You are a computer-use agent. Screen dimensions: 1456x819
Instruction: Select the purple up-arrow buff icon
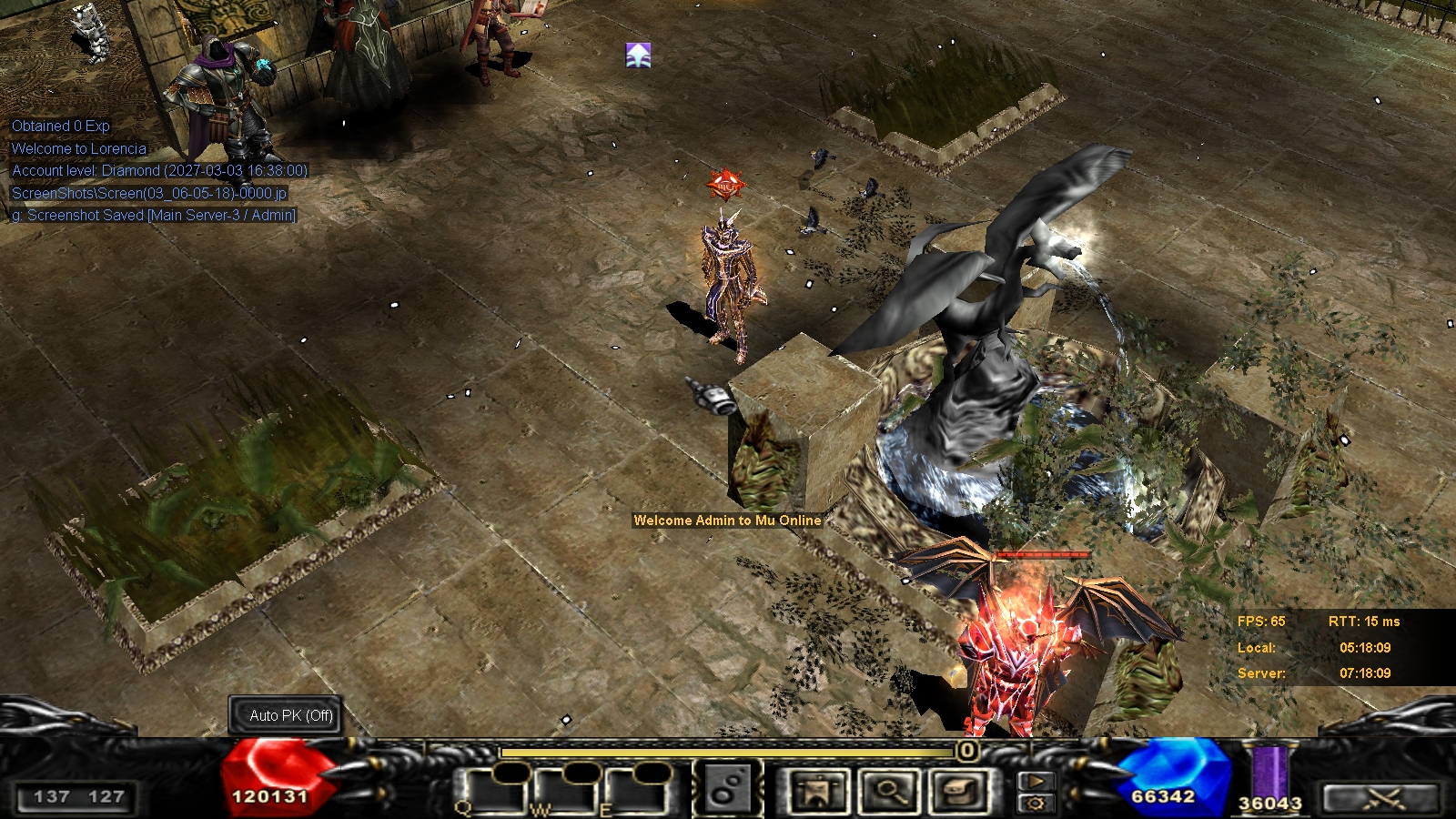638,56
